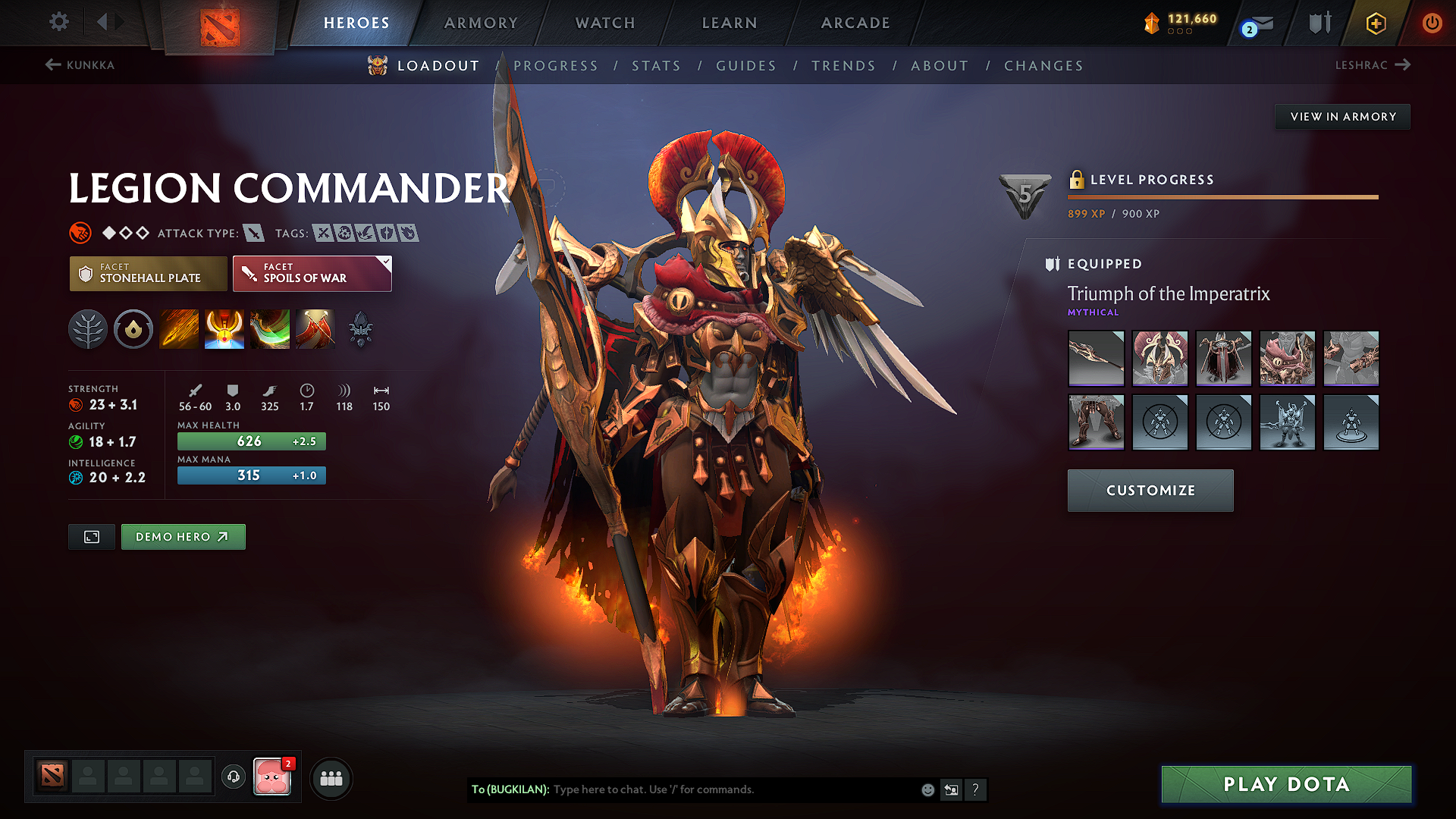The height and width of the screenshot is (819, 1456).
Task: Click the Duel banner ability icon
Action: coord(315,329)
